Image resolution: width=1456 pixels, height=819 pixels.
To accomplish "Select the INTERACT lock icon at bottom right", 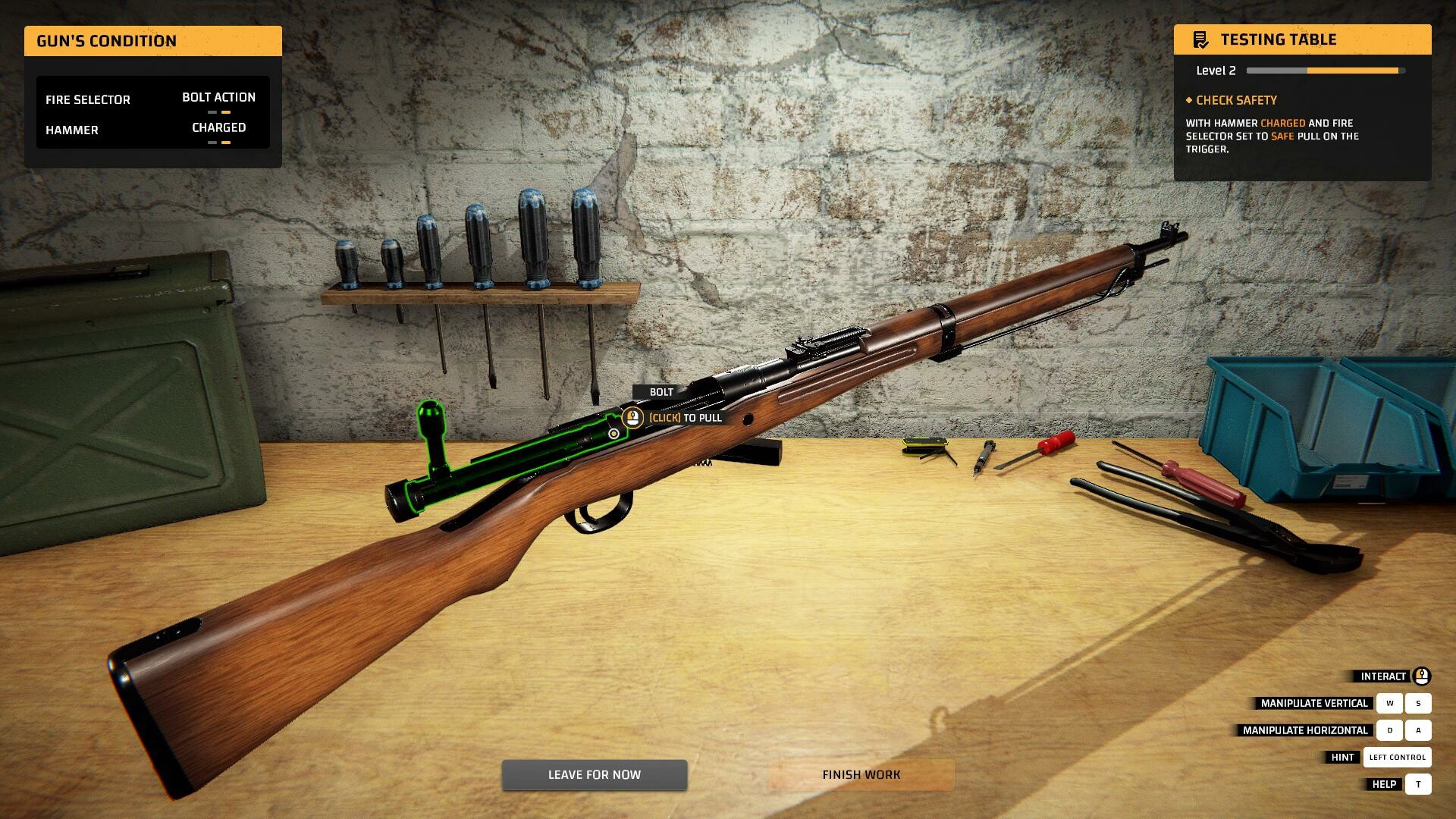I will (x=1421, y=676).
